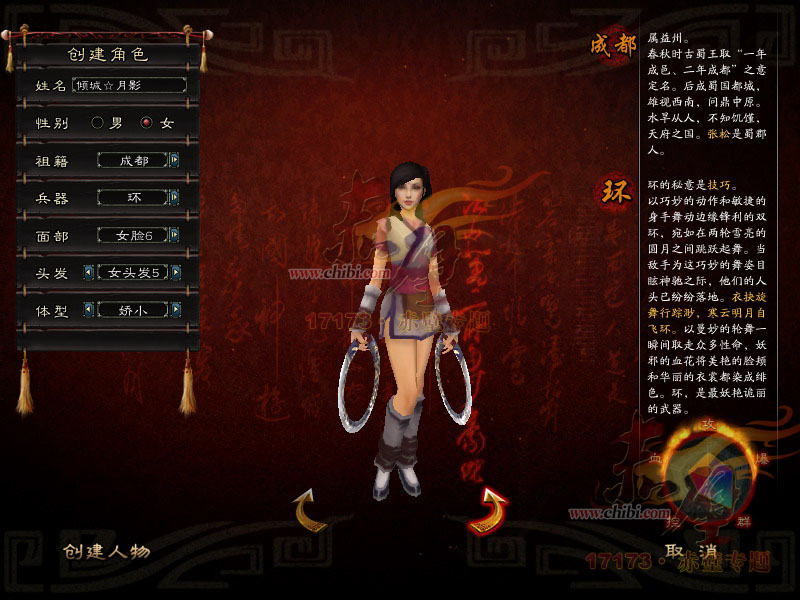Image resolution: width=800 pixels, height=600 pixels.
Task: Cycle to next face after 女脸6
Action: pyautogui.click(x=175, y=236)
